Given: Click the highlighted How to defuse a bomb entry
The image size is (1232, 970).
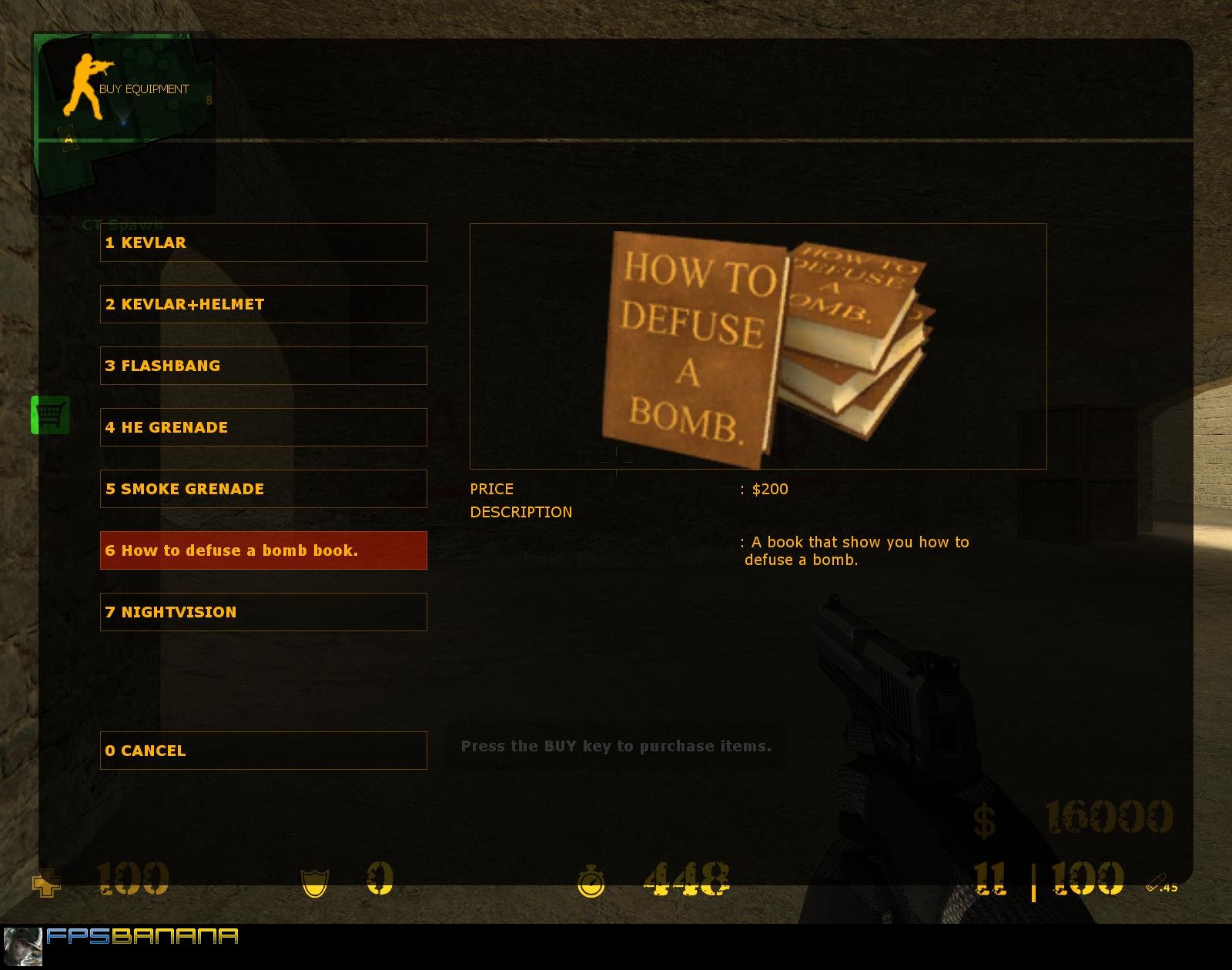Looking at the screenshot, I should click(263, 550).
